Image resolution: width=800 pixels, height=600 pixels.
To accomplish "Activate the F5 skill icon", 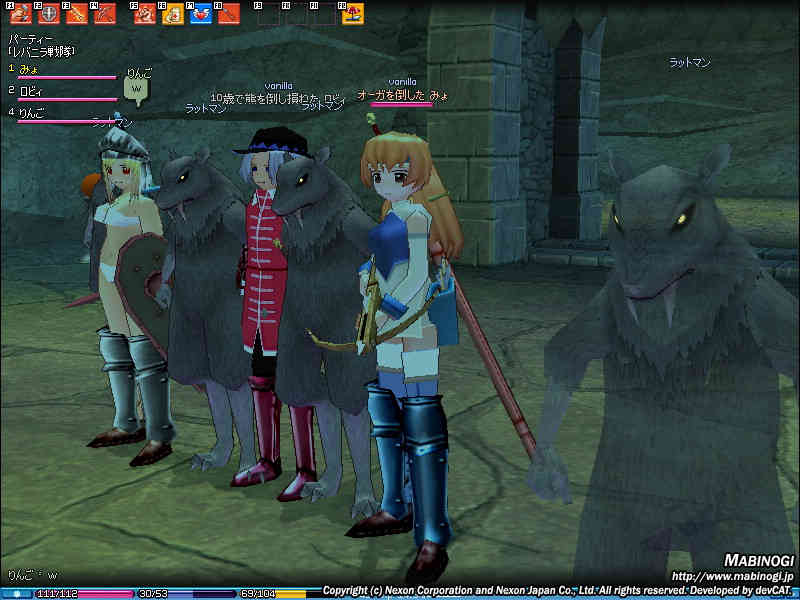I will (x=144, y=14).
